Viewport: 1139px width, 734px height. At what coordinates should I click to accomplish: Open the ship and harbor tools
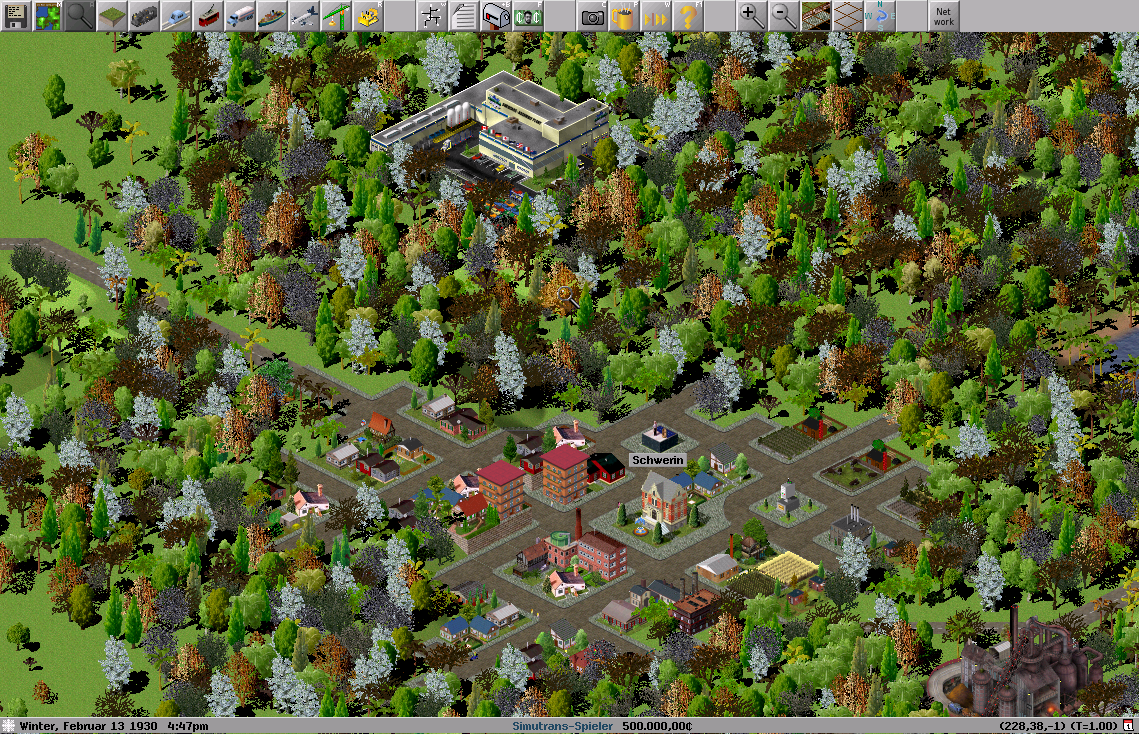click(x=272, y=16)
